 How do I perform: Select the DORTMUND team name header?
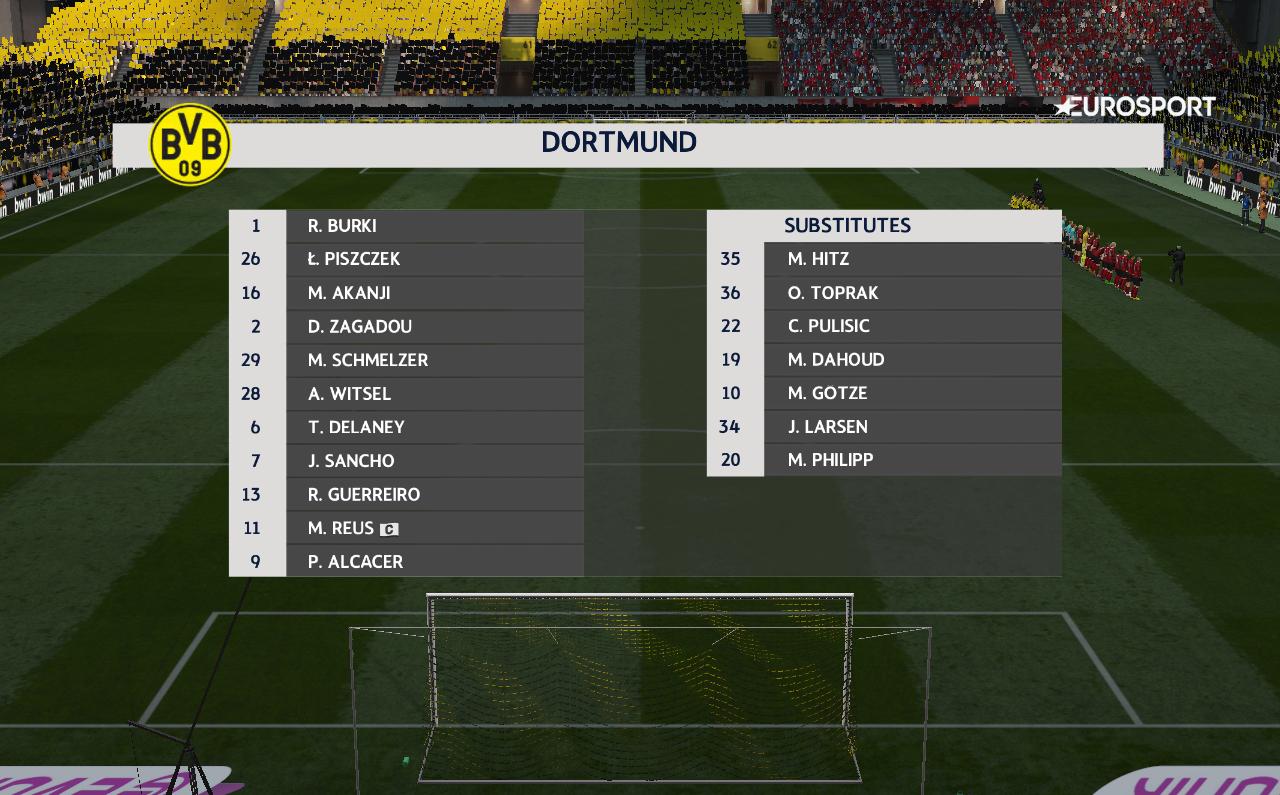pyautogui.click(x=619, y=142)
